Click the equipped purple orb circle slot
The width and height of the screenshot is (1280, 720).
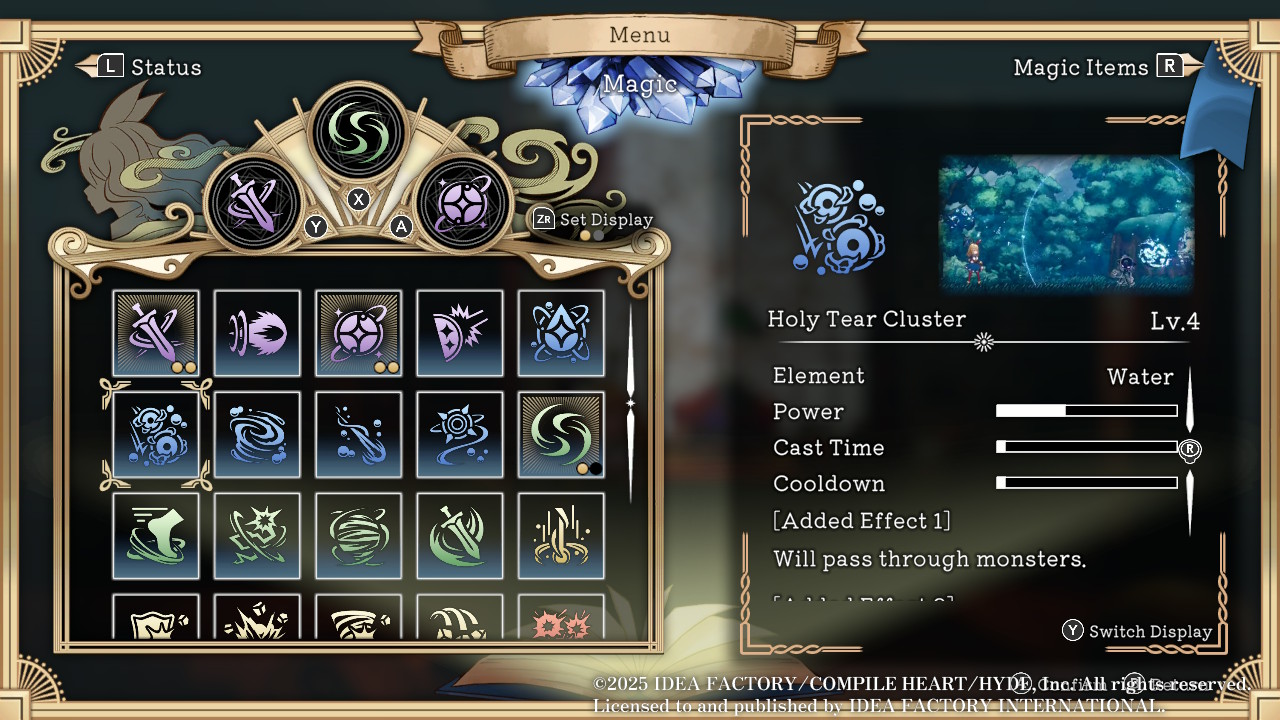click(x=462, y=204)
